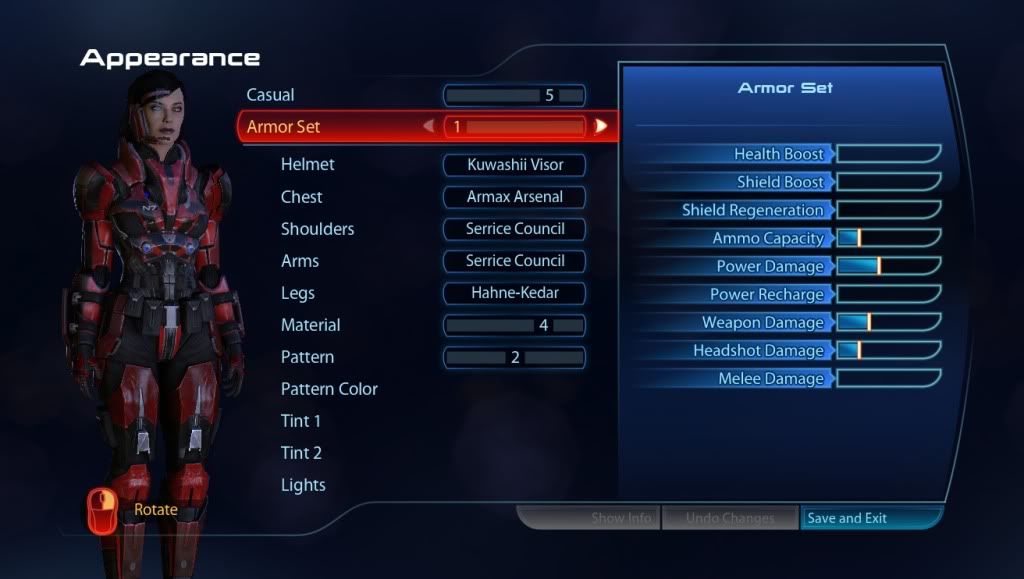
Task: Select the Arms armor option
Action: 514,261
